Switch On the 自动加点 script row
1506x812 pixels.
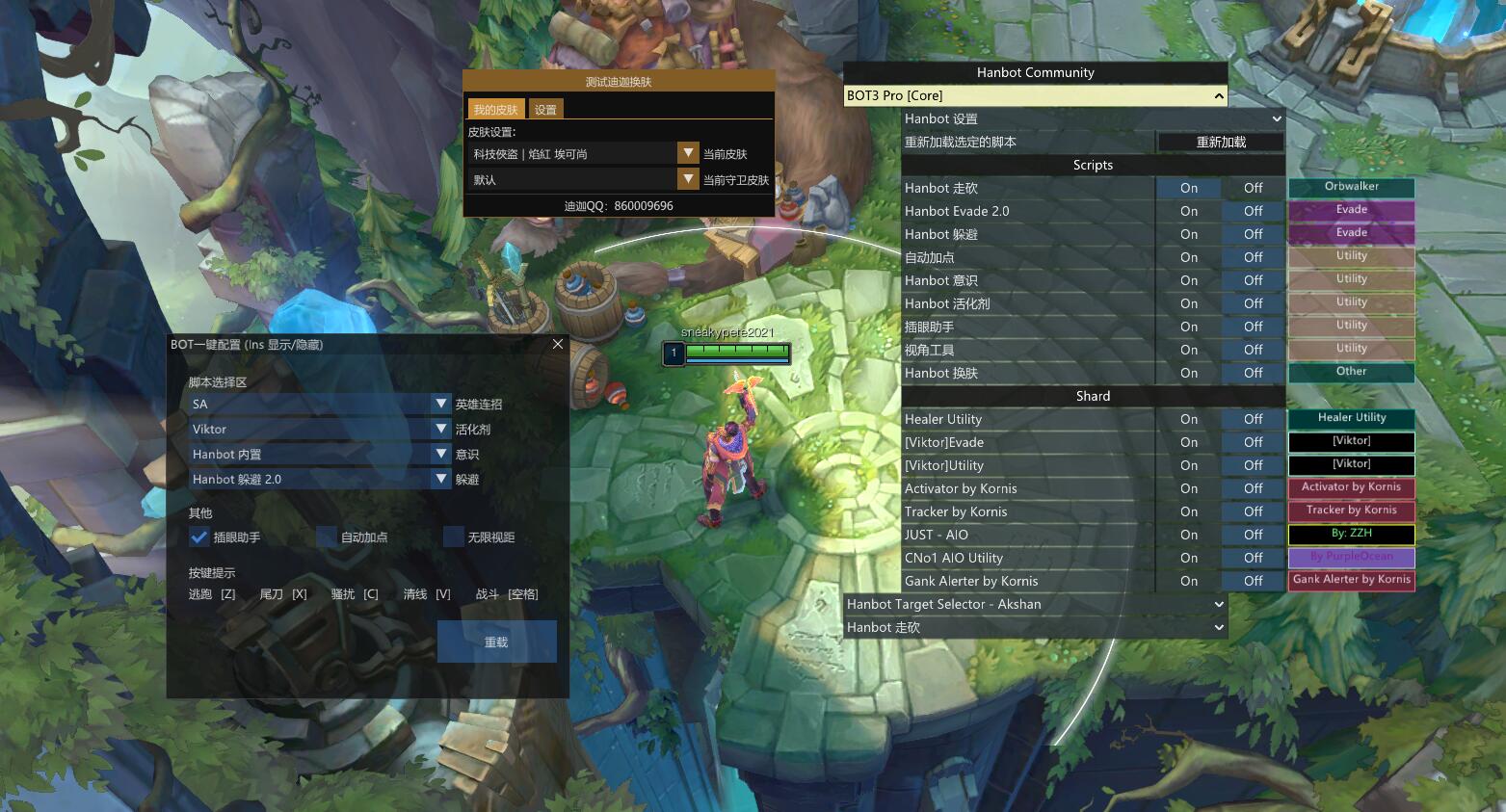(x=1189, y=257)
